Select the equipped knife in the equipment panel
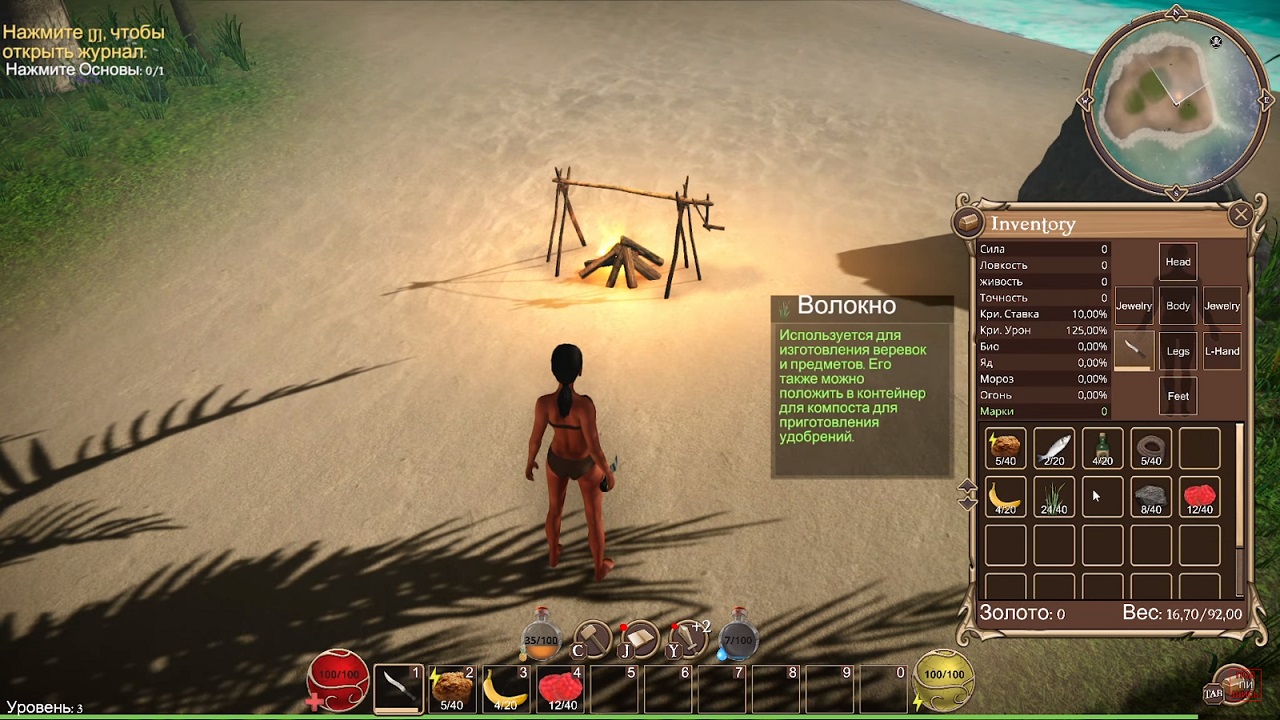The width and height of the screenshot is (1280, 720). click(x=1133, y=350)
